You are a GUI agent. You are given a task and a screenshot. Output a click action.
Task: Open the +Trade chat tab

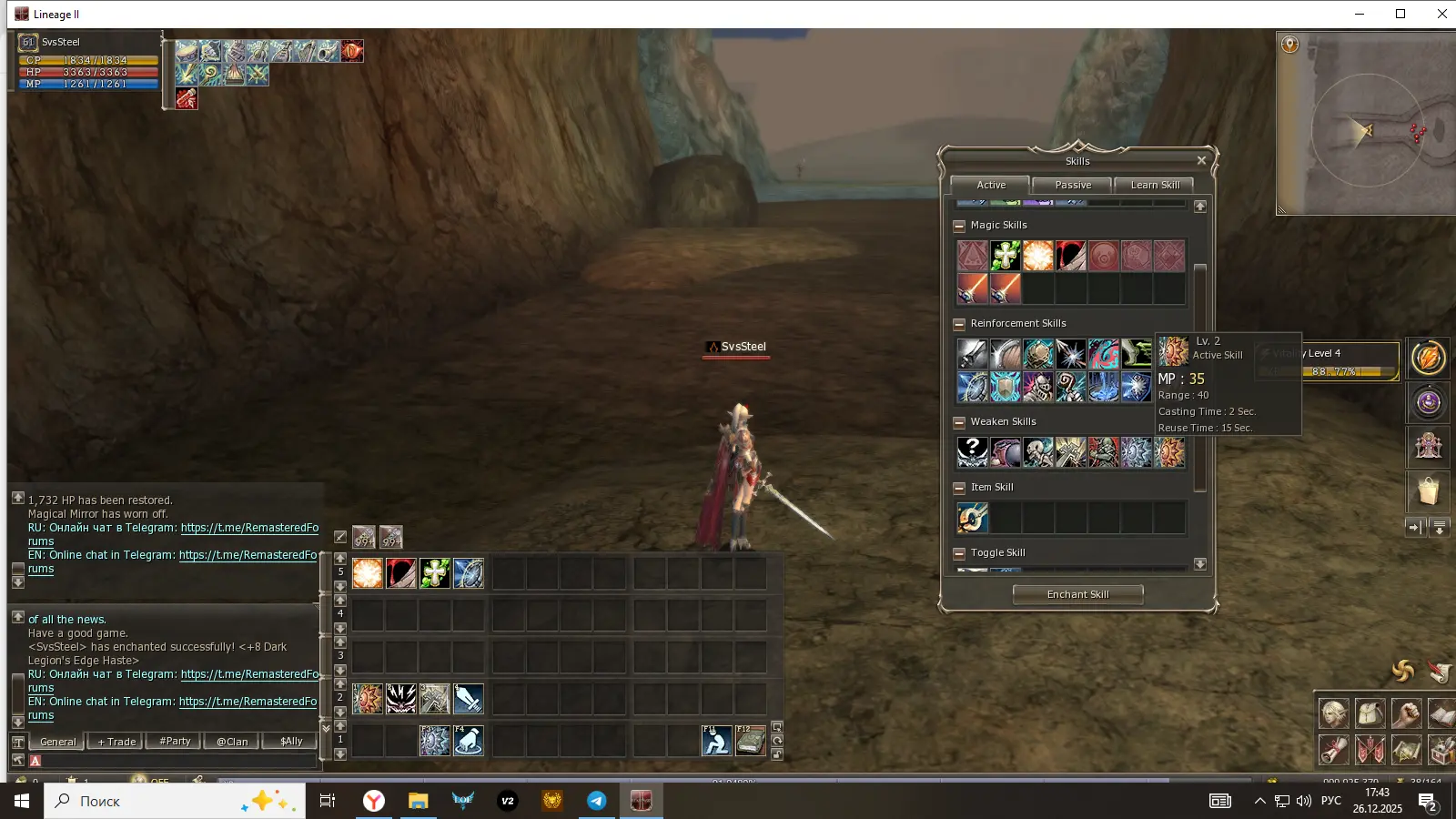tap(116, 742)
